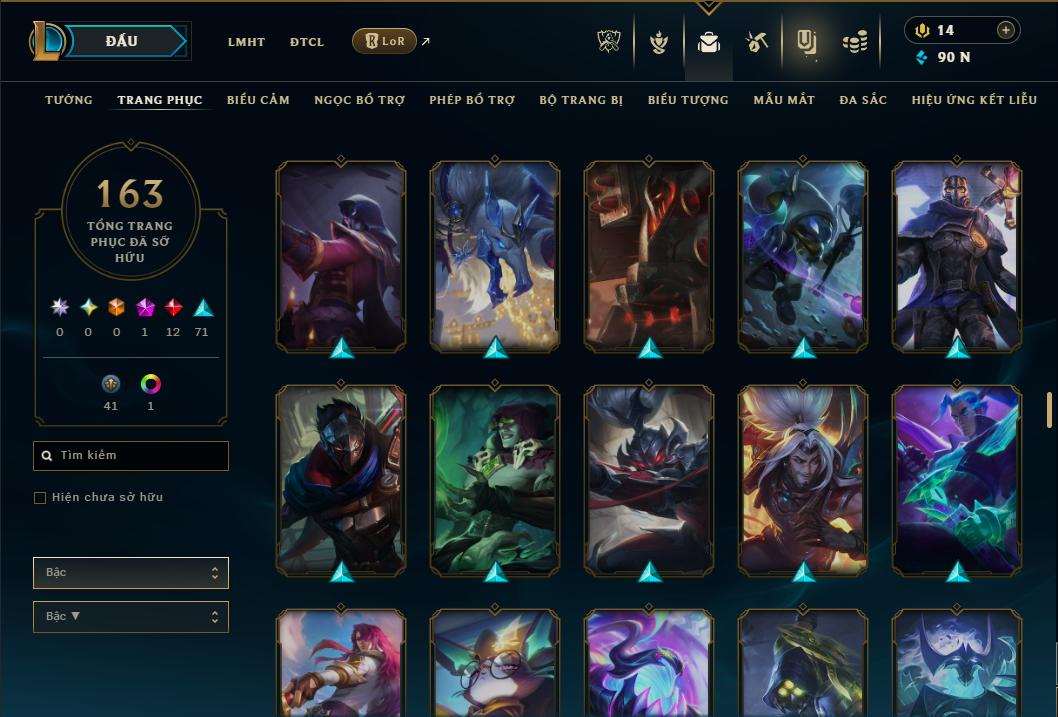Open the LMHT home tab
Screen dimensions: 1058x717
tap(246, 42)
